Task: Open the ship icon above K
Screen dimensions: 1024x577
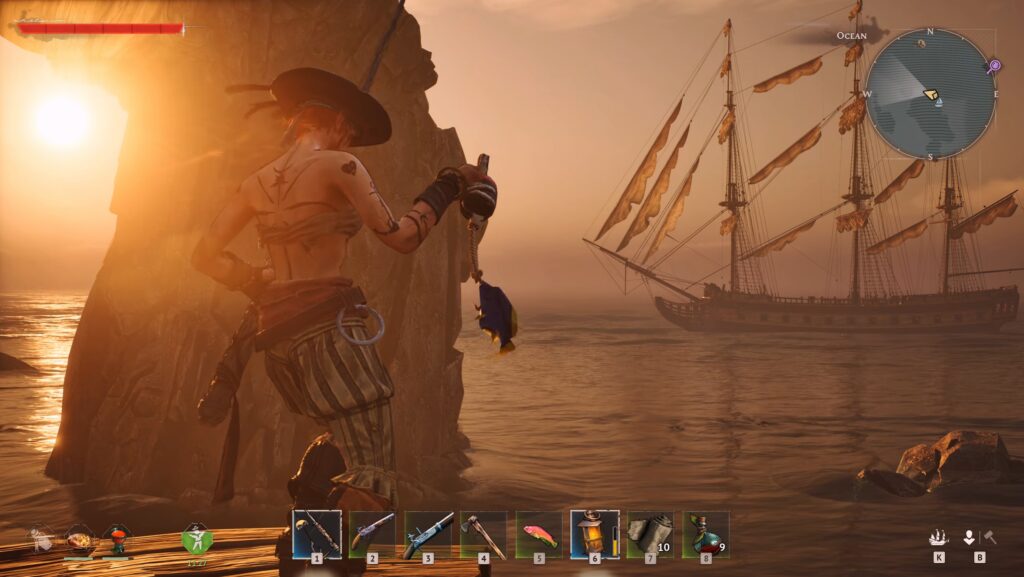Action: point(938,537)
